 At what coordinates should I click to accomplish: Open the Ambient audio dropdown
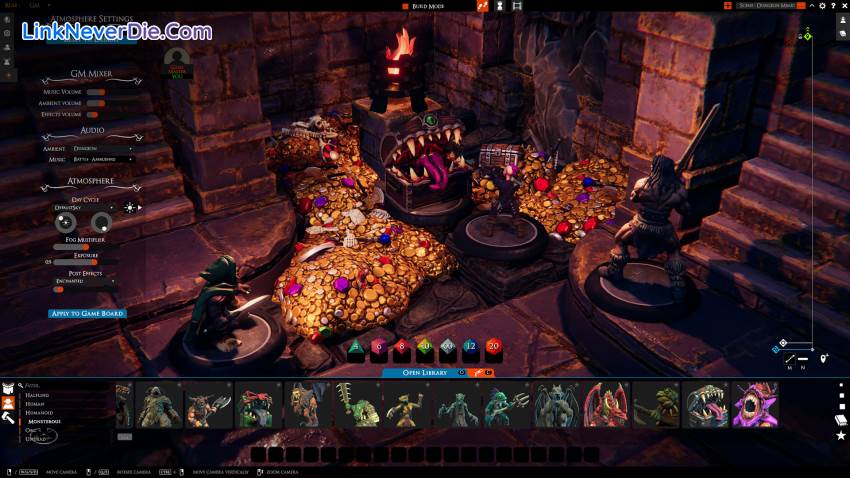coord(101,148)
